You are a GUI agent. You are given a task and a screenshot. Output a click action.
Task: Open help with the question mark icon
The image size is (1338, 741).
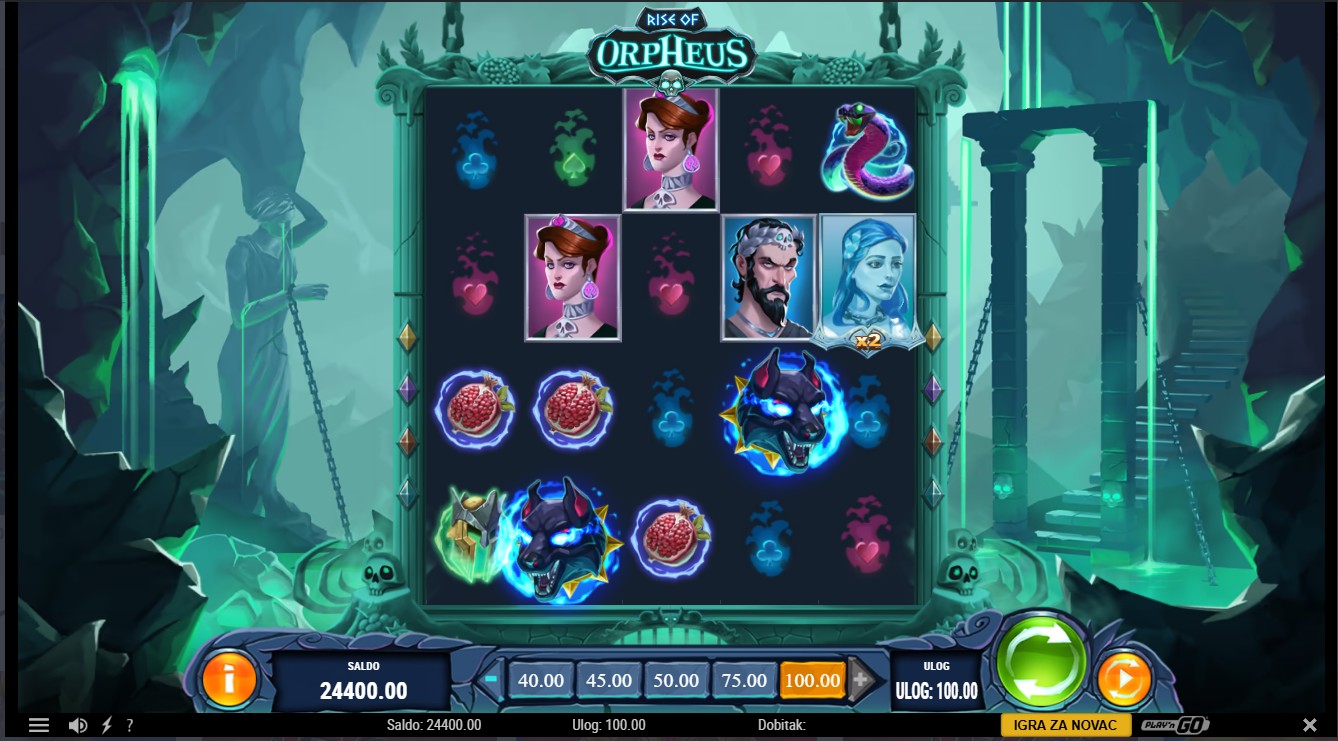tap(130, 725)
